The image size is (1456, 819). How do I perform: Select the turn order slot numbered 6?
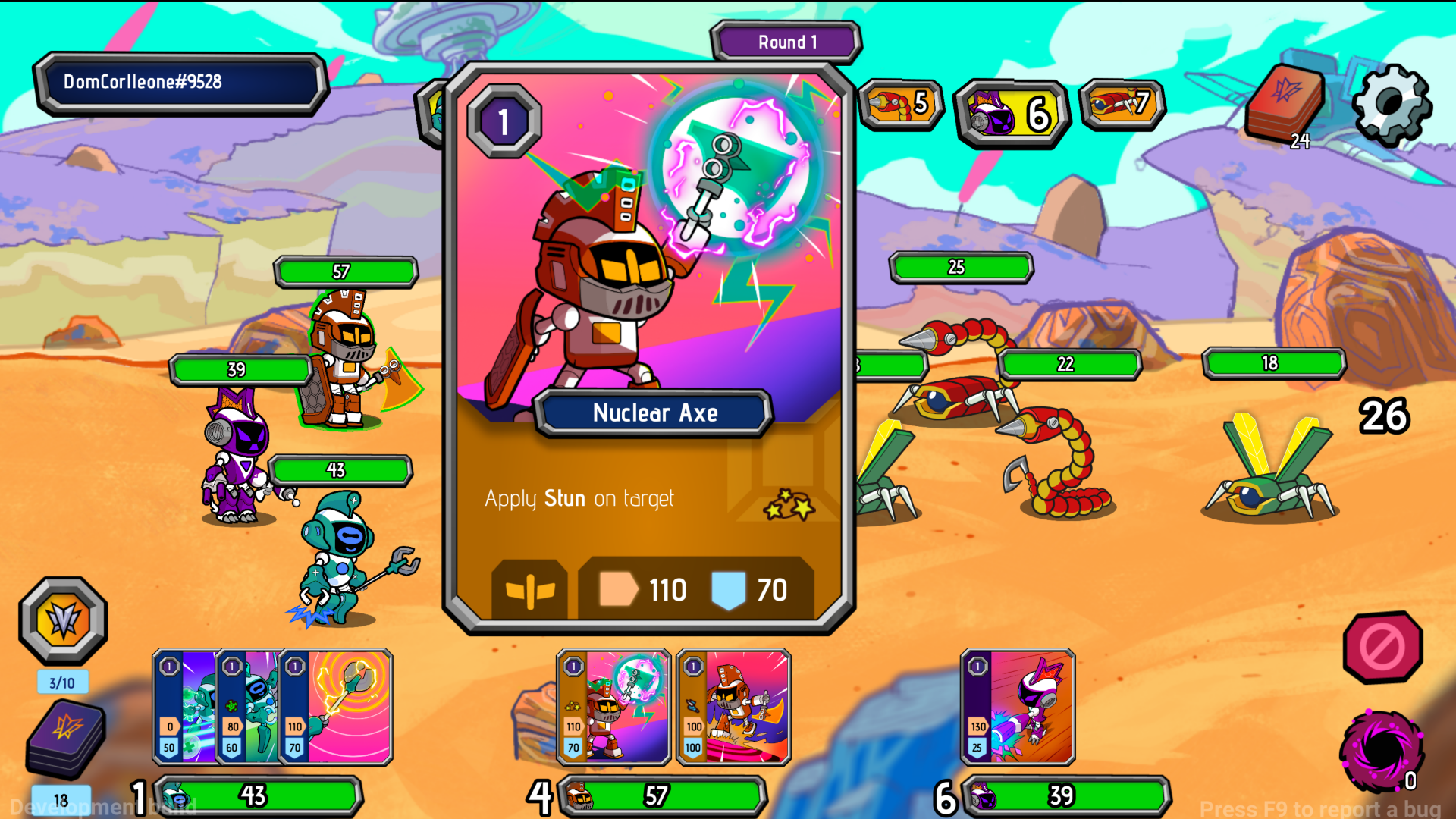[1012, 114]
